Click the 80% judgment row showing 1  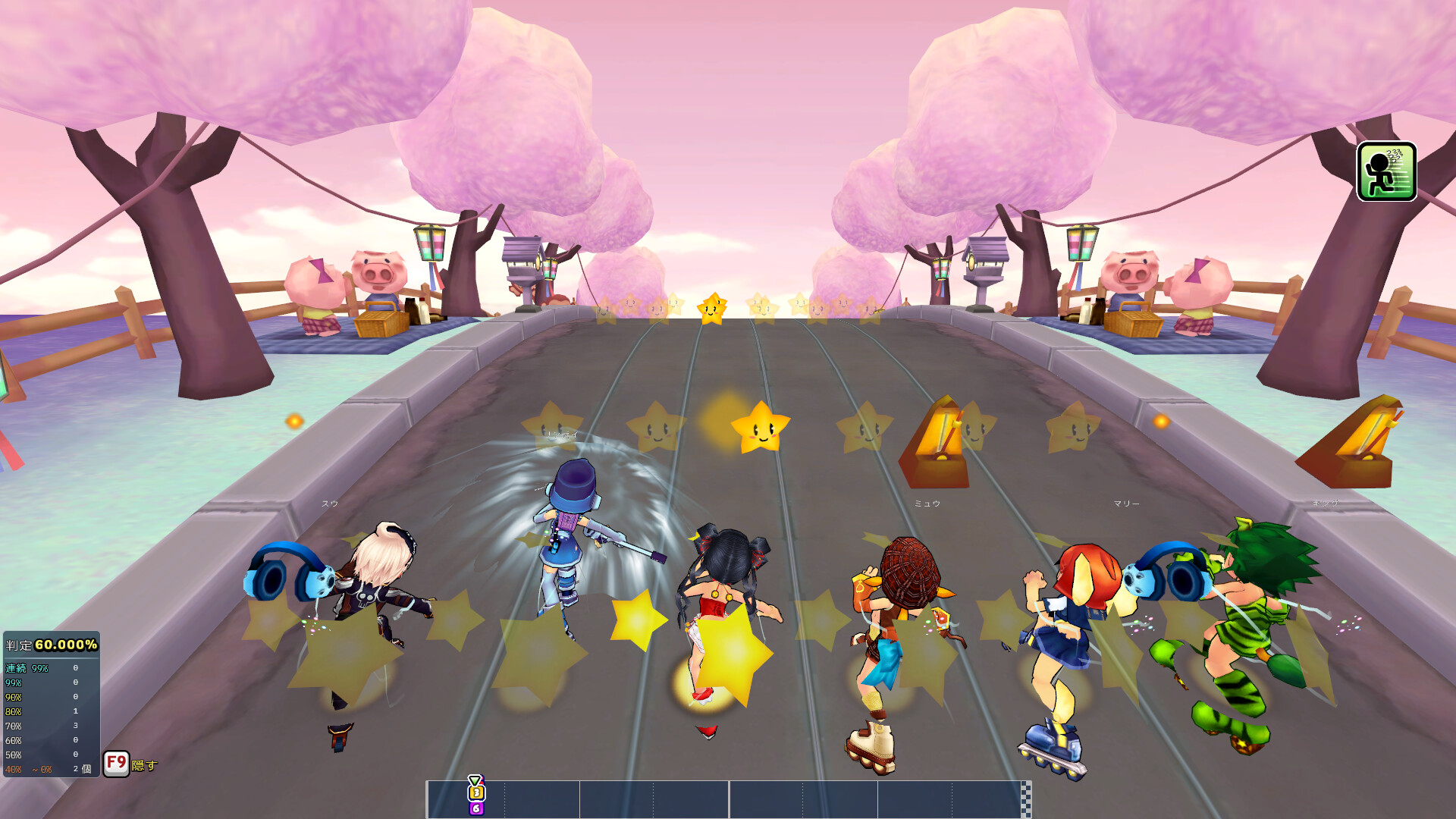click(x=42, y=711)
